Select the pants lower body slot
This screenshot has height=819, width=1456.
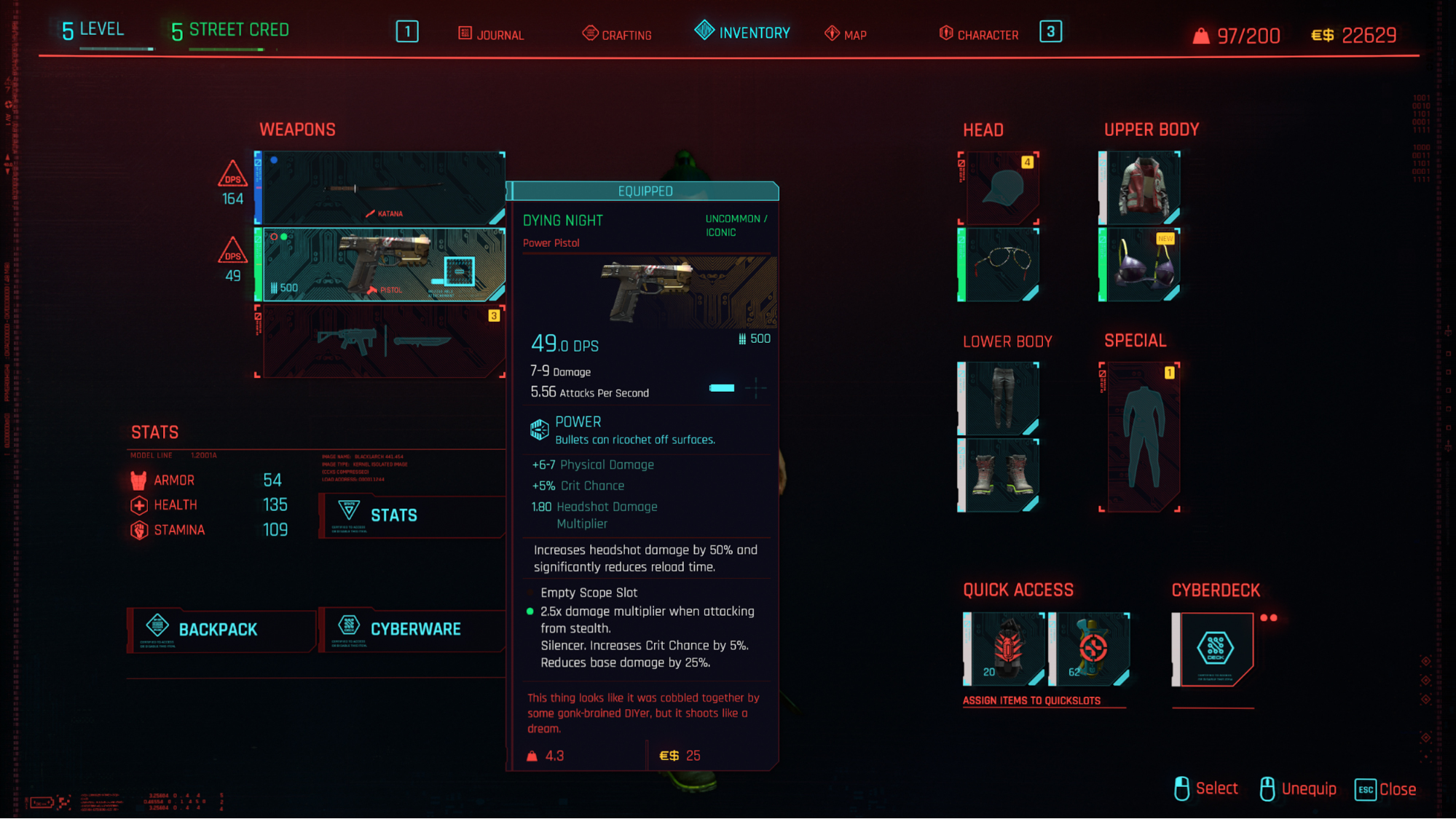(999, 399)
